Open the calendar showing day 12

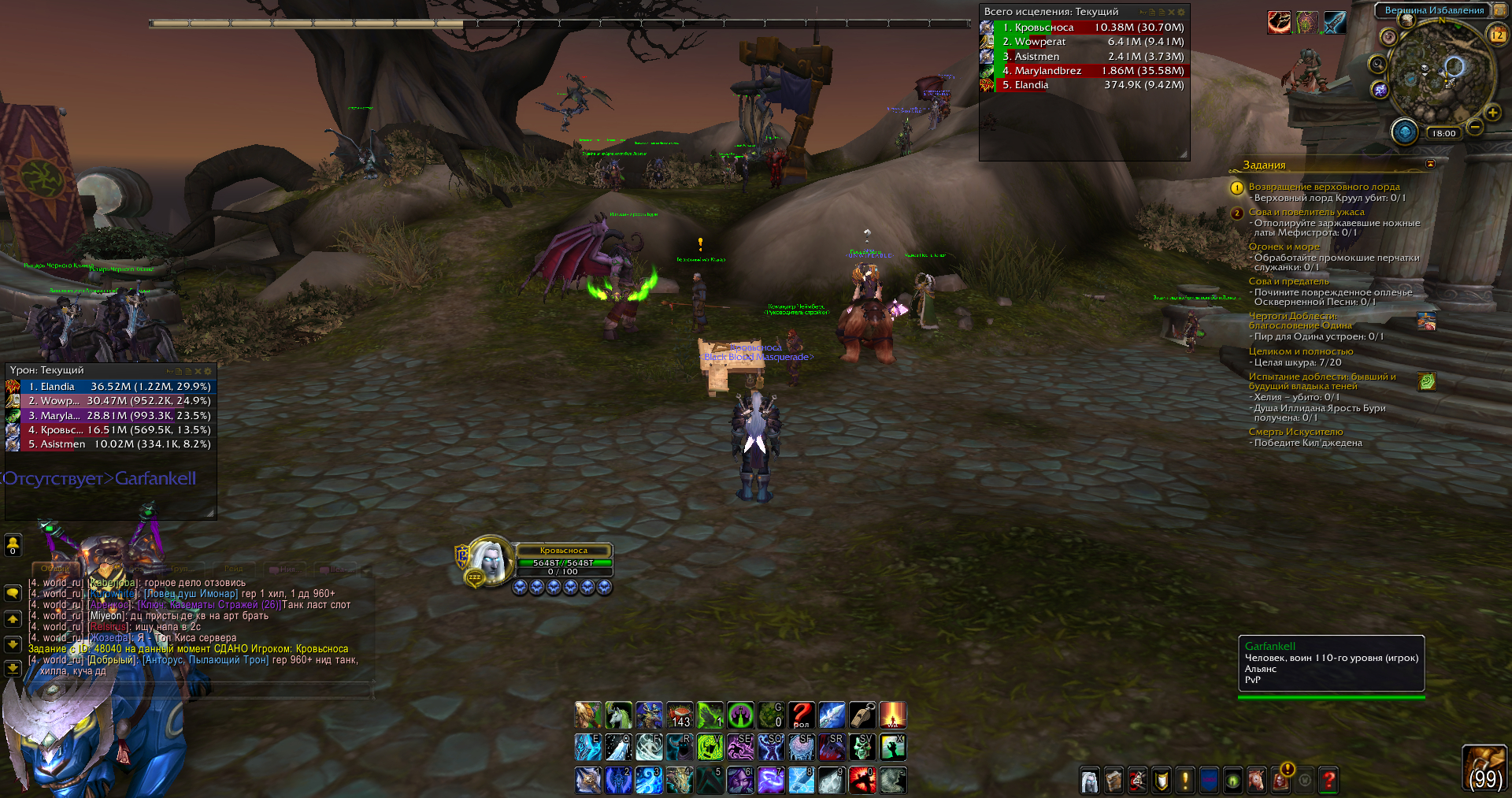coord(1497,35)
